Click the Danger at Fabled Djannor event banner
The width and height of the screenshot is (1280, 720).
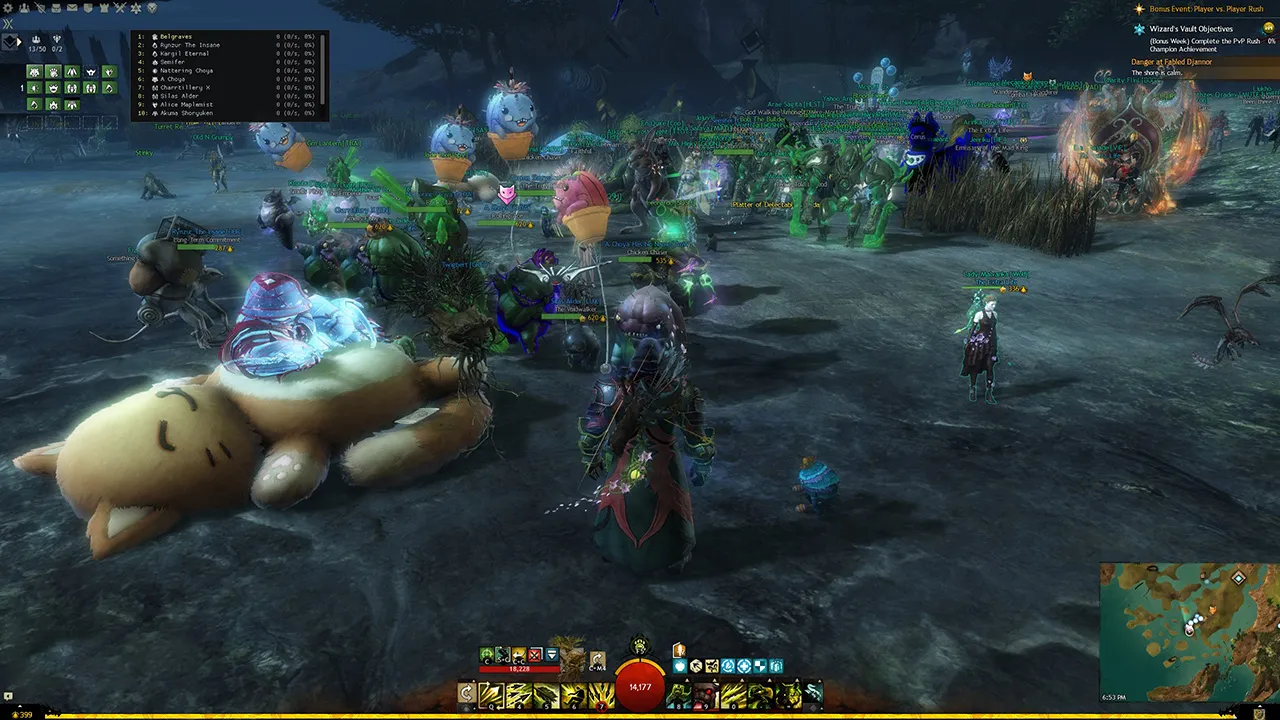point(1172,61)
